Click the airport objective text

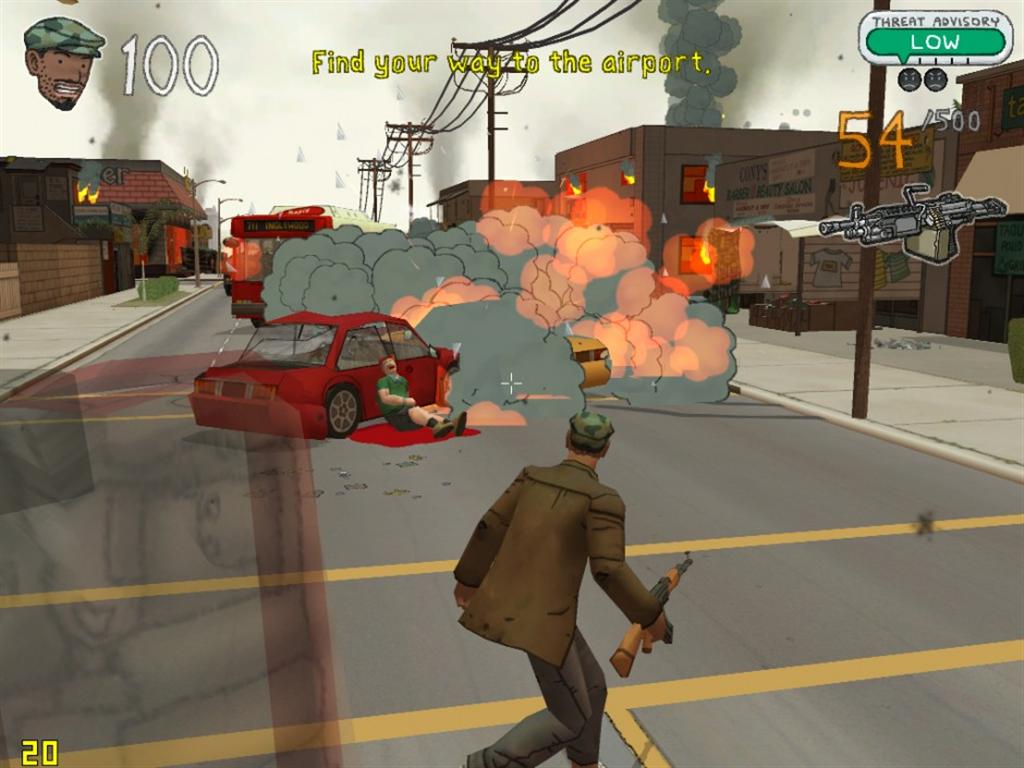pyautogui.click(x=511, y=63)
